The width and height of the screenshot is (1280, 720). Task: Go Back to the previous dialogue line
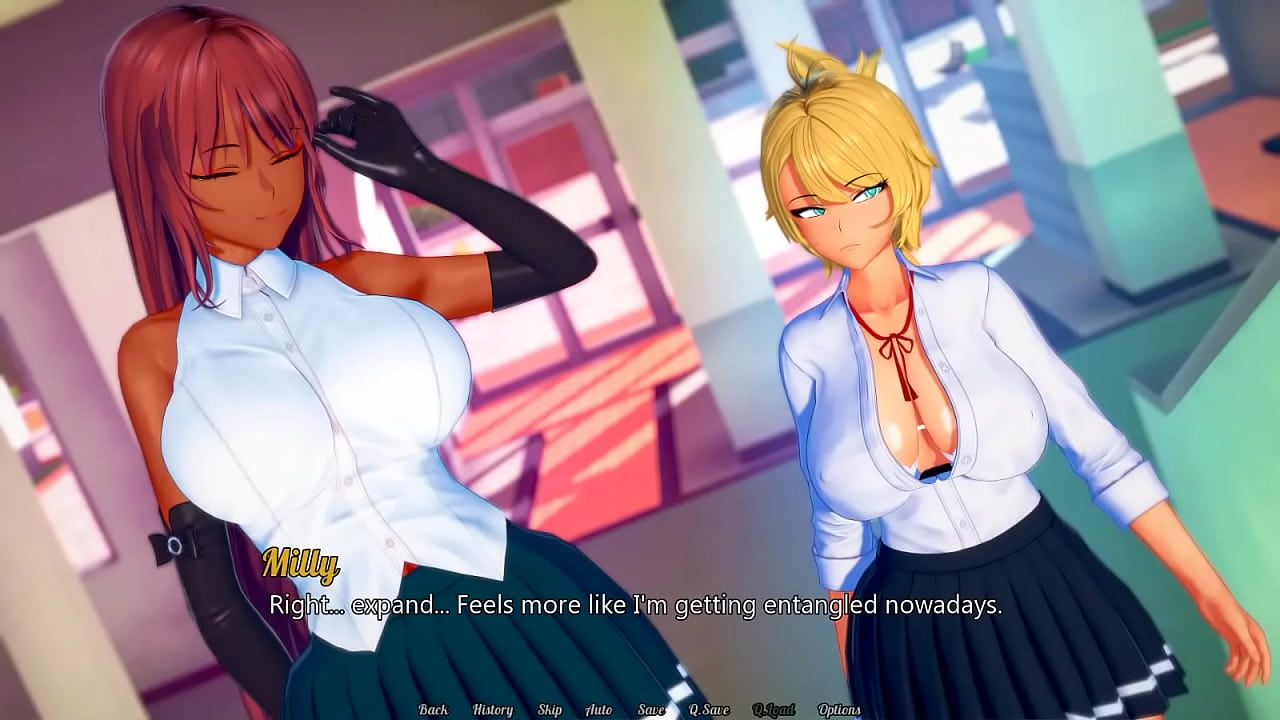(x=434, y=708)
